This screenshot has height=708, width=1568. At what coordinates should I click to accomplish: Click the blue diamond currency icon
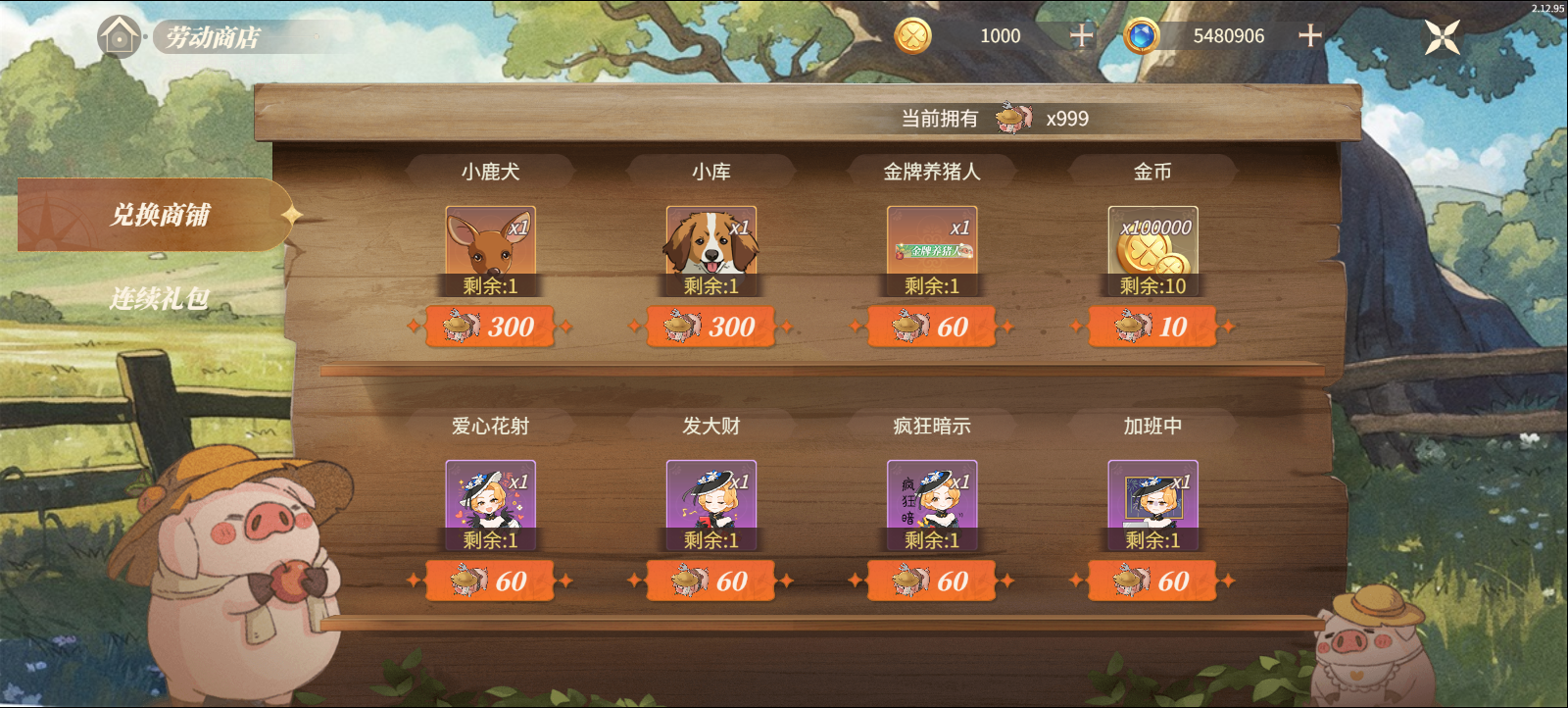(x=1141, y=35)
